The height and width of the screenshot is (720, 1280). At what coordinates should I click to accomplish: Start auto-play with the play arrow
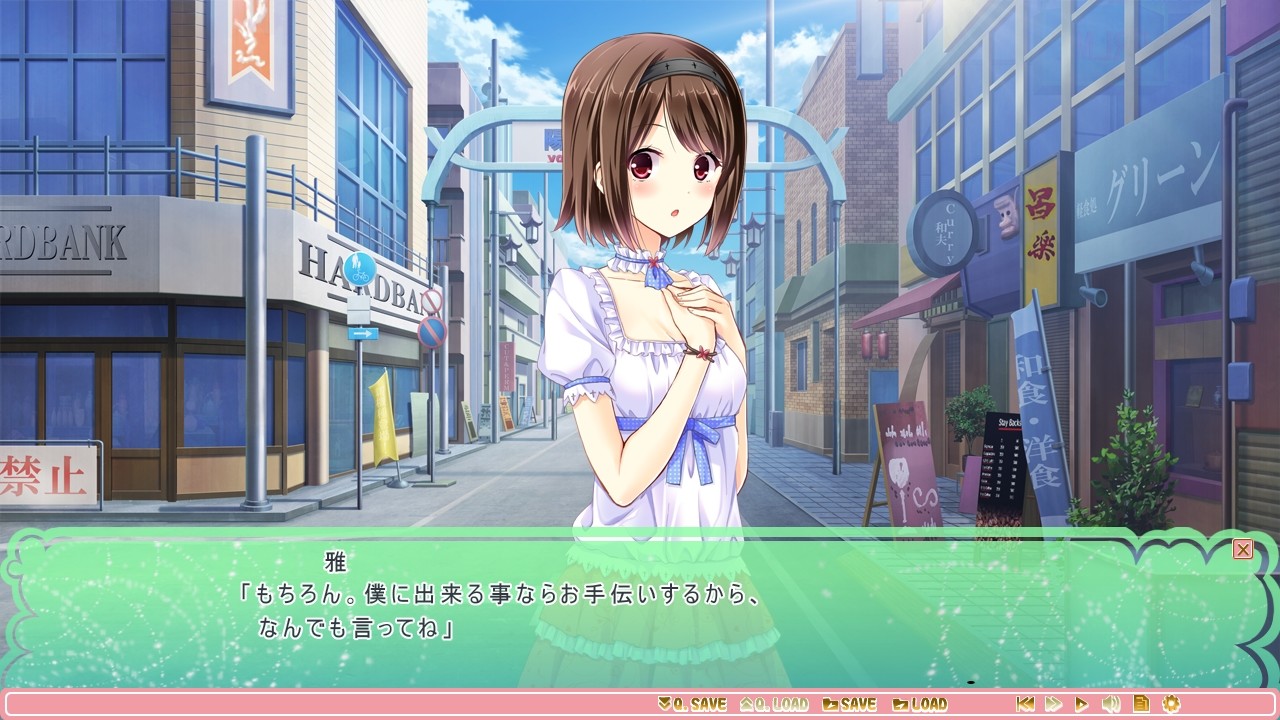1082,704
